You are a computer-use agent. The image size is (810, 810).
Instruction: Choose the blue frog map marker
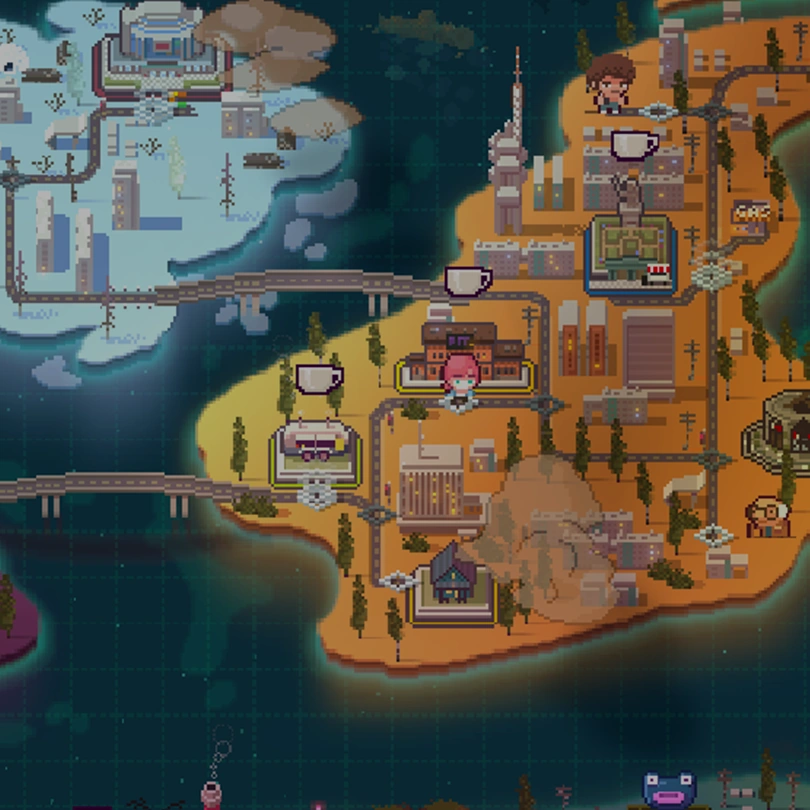(668, 790)
